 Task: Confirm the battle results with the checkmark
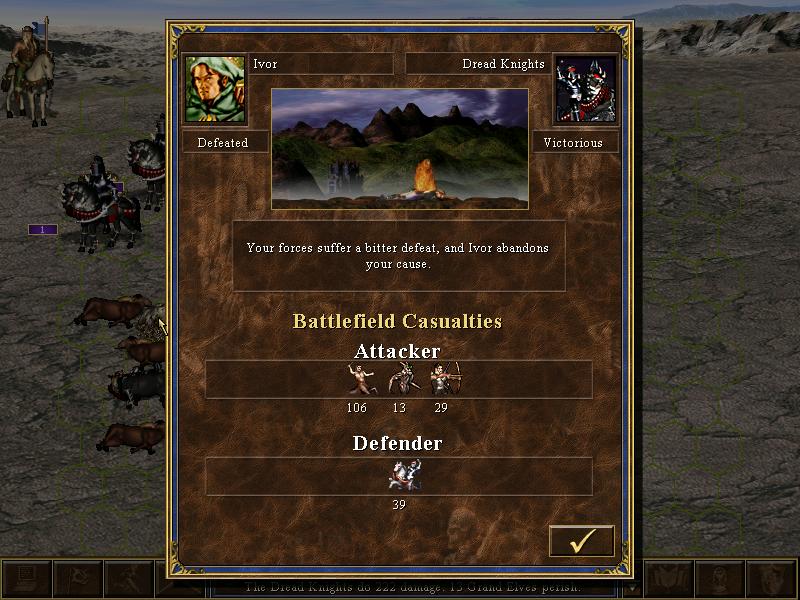pos(581,541)
